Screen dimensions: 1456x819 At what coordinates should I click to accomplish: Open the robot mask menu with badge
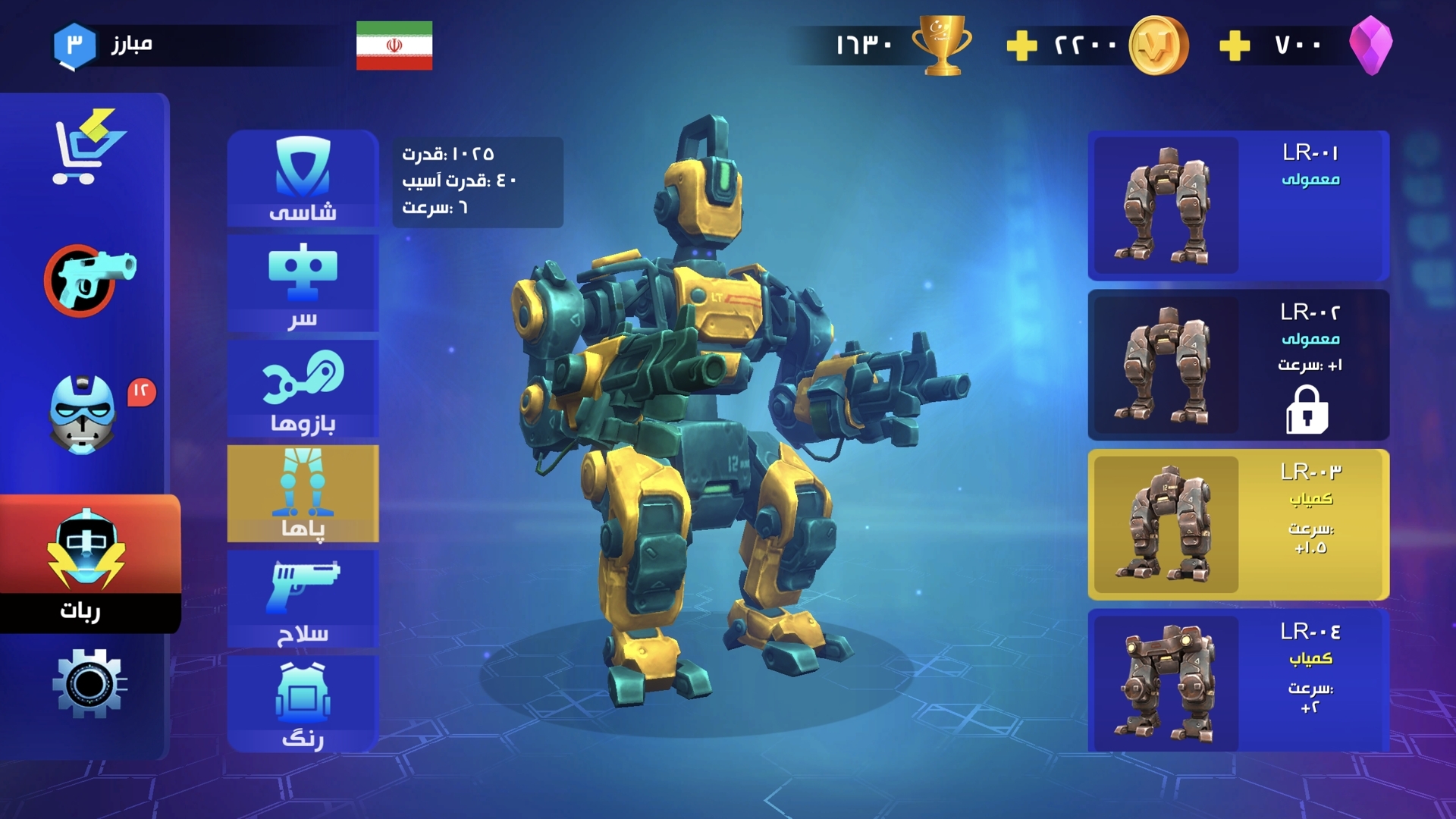tap(83, 413)
